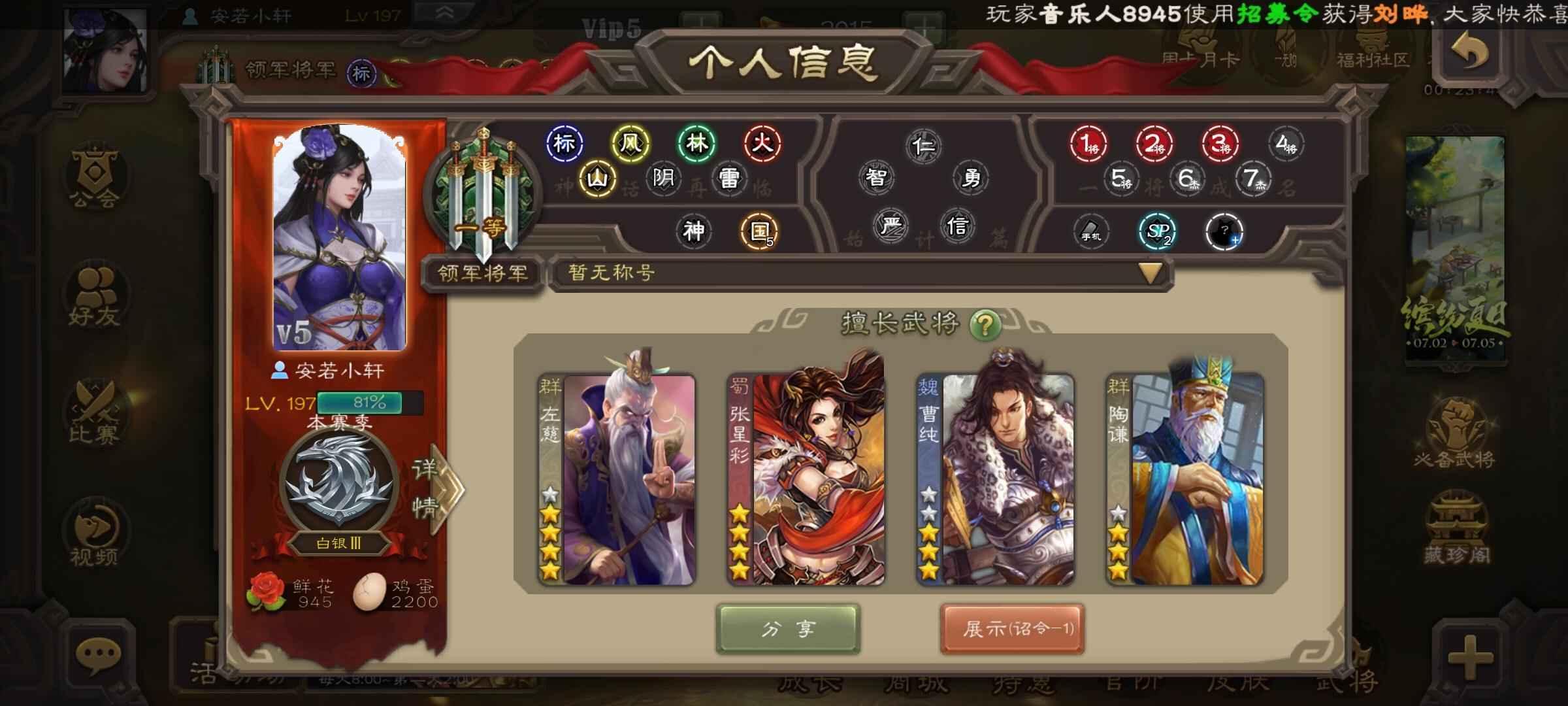Open the 暂无称号 title dropdown
The image size is (1568, 706).
(1150, 273)
